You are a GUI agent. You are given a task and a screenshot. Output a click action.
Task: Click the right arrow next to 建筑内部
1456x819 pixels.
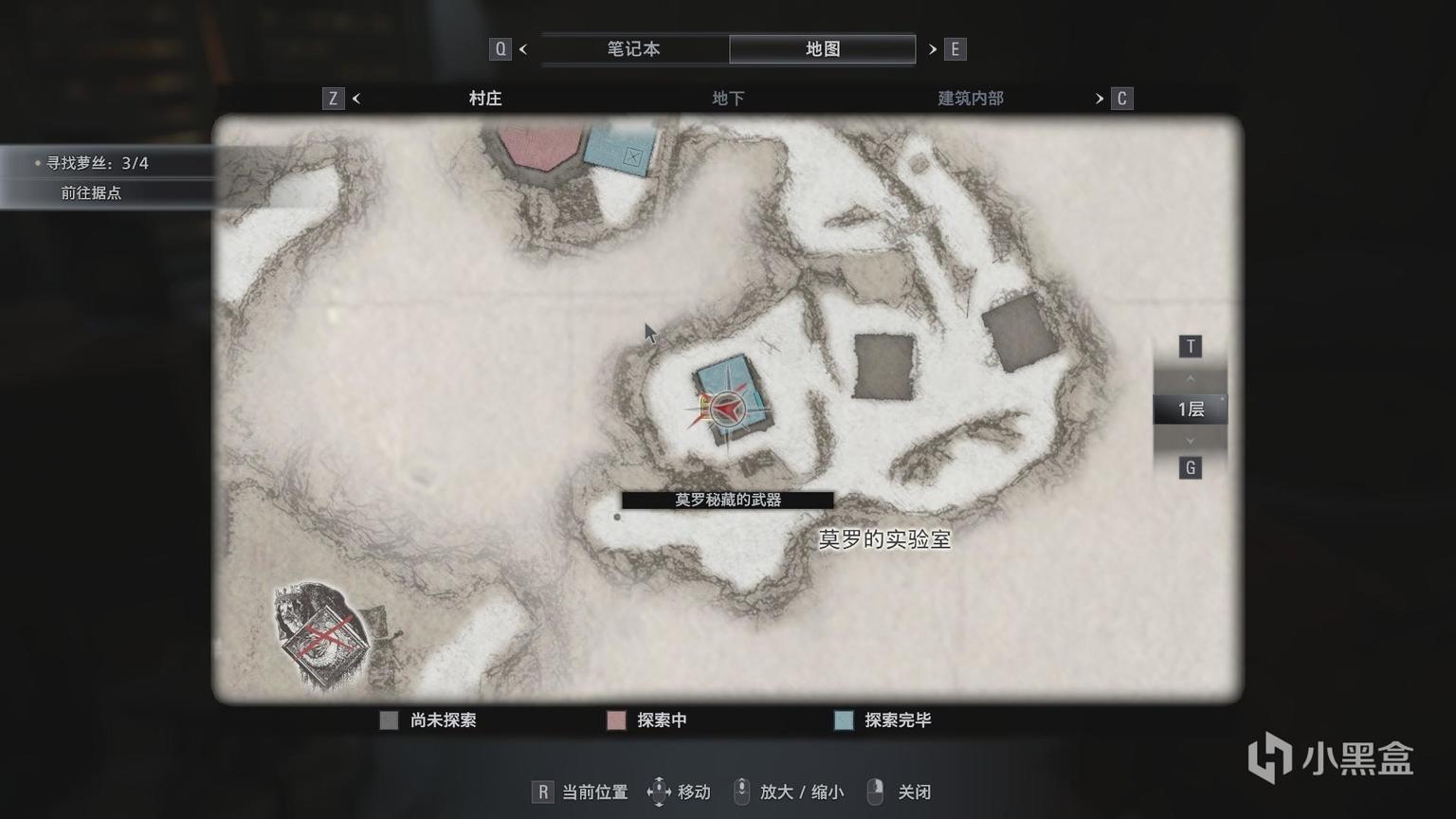(1100, 99)
